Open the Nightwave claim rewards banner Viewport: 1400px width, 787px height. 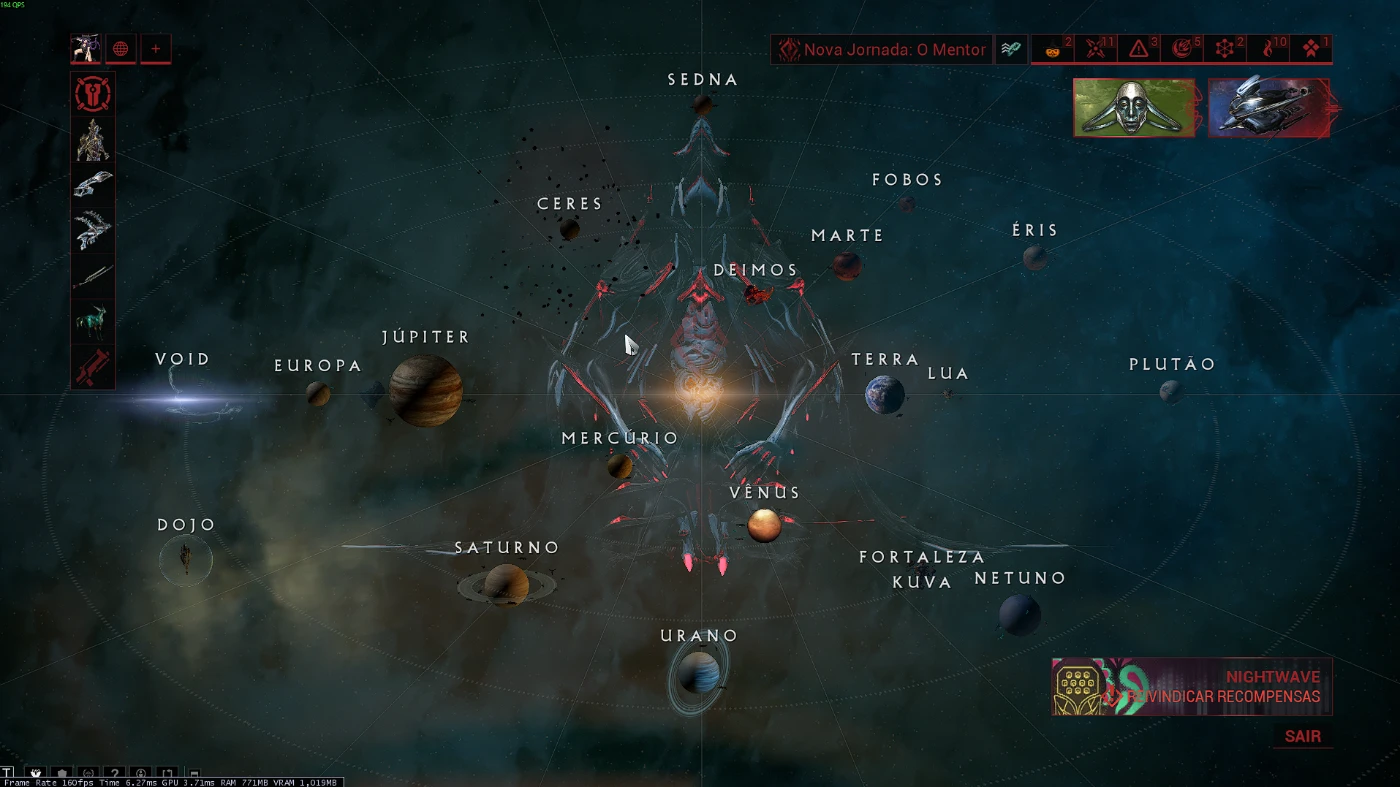[x=1191, y=686]
